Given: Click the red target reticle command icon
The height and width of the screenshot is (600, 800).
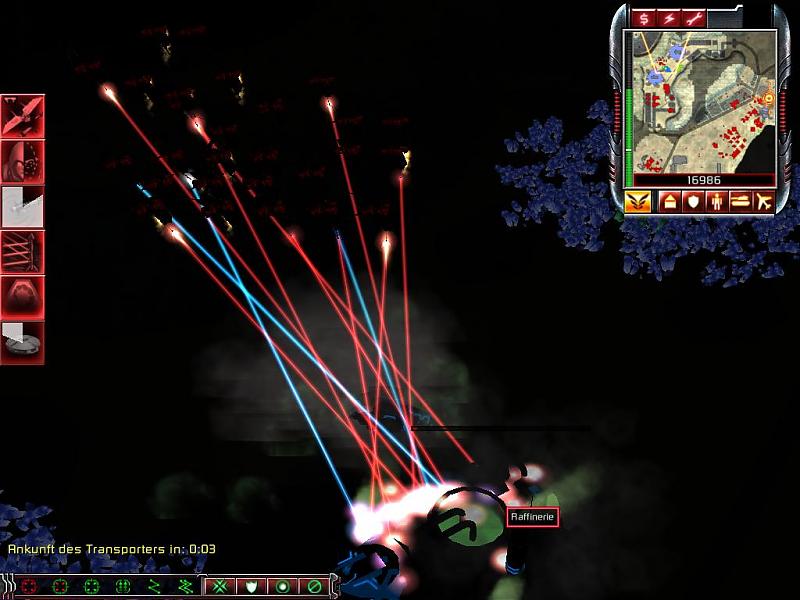Looking at the screenshot, I should 28,586.
